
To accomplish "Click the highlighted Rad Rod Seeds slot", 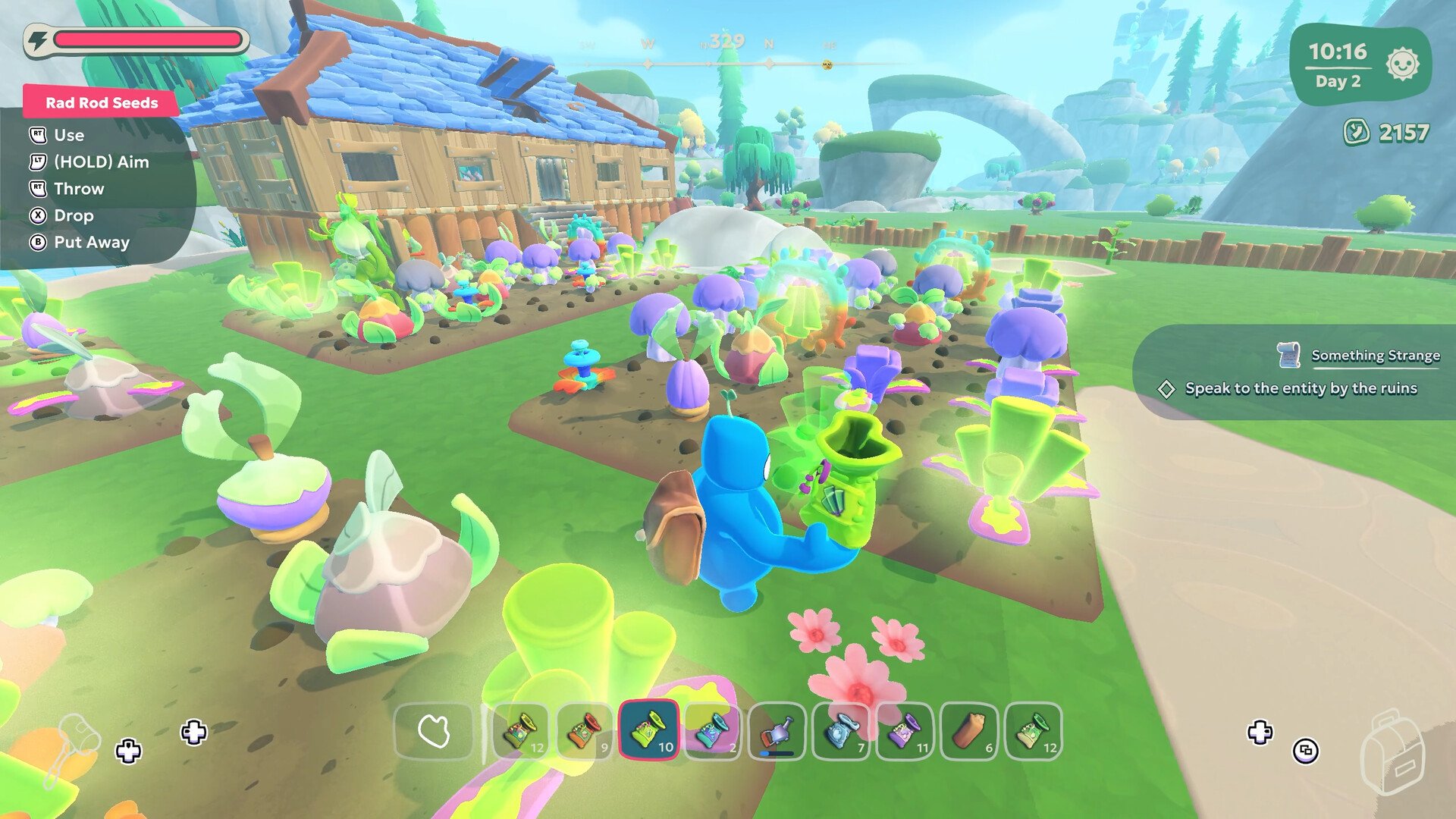I will click(x=648, y=732).
